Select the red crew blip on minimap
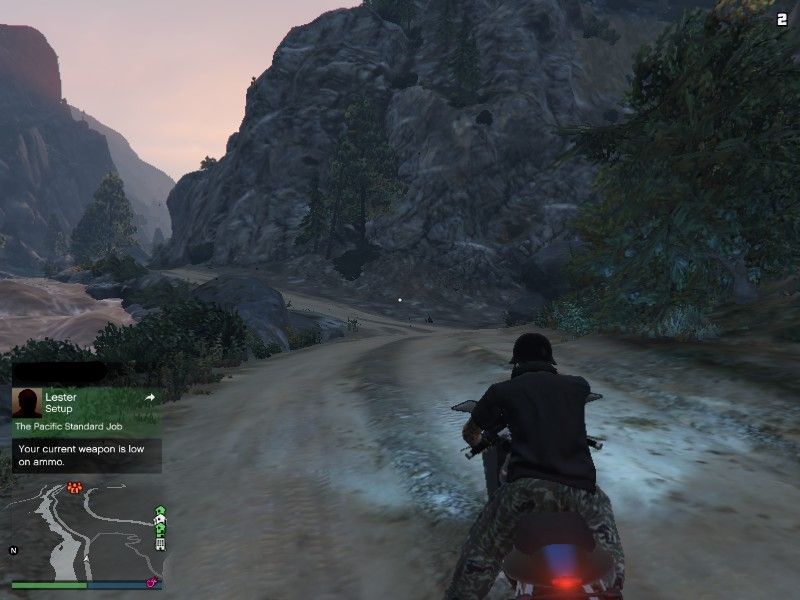The height and width of the screenshot is (600, 800). tap(74, 488)
